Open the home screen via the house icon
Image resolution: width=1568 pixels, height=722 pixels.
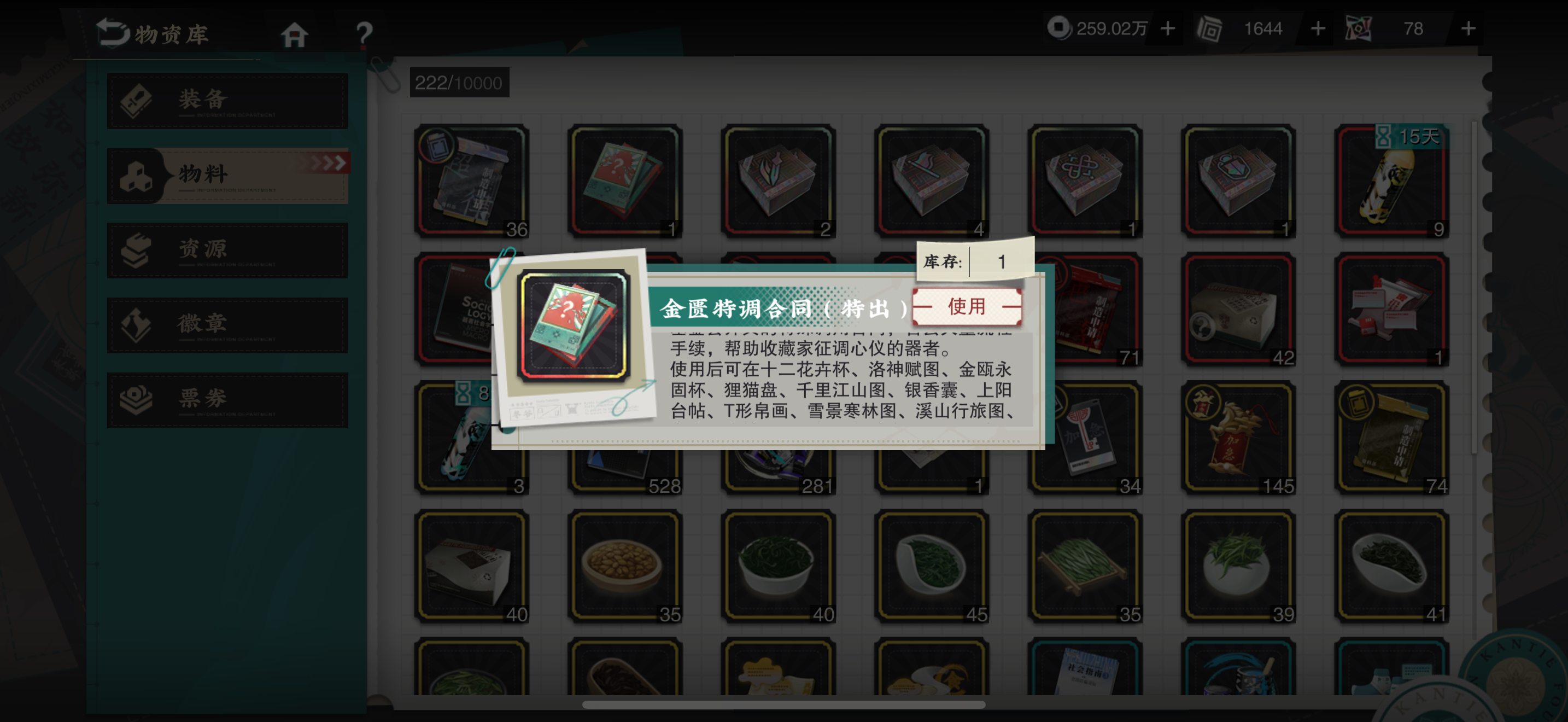click(x=295, y=34)
